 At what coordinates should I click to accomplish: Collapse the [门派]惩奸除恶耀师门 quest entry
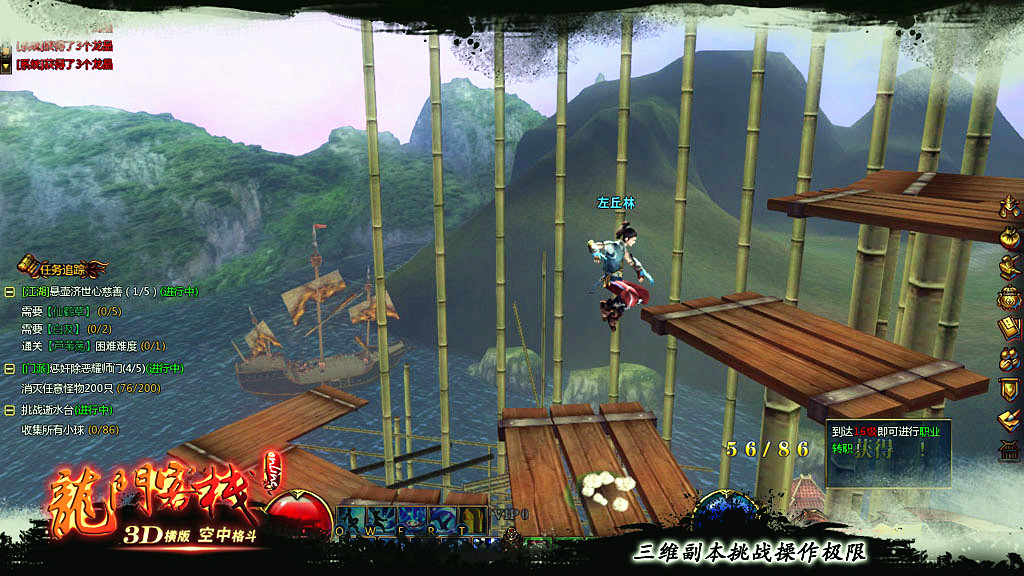[x=9, y=369]
